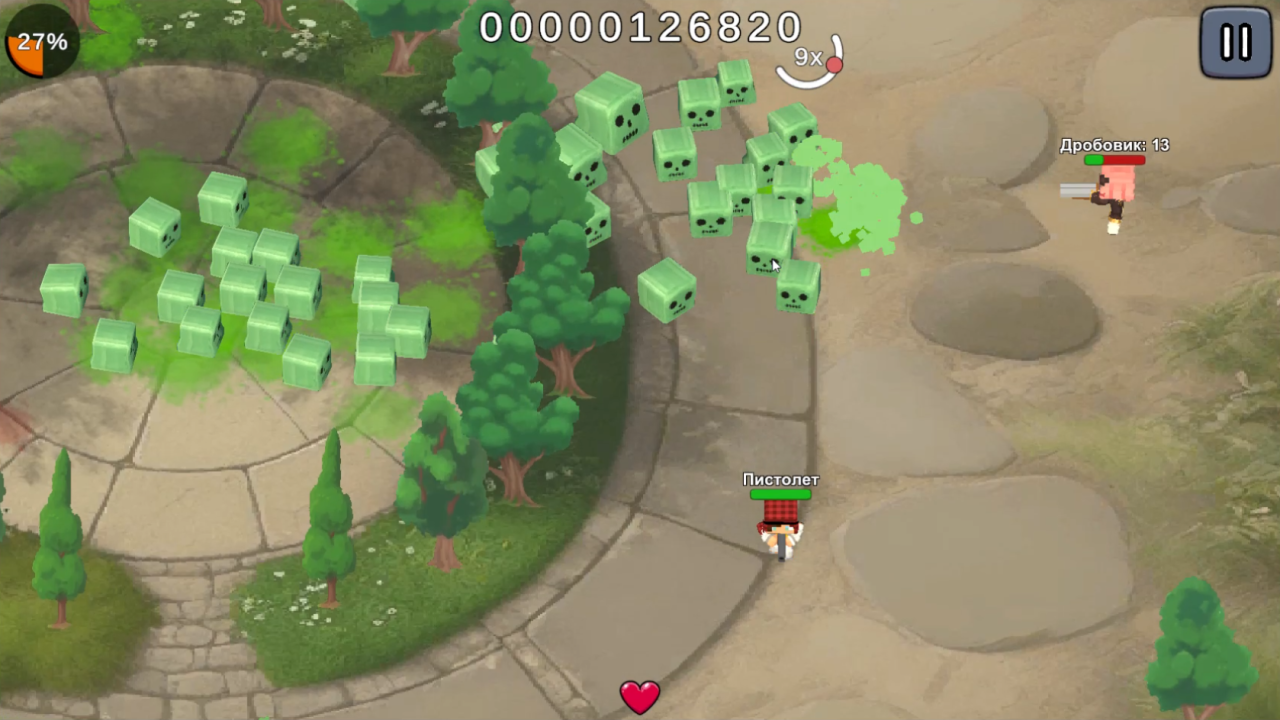Click the score counter at top of screen
Image resolution: width=1280 pixels, height=720 pixels.
click(640, 27)
